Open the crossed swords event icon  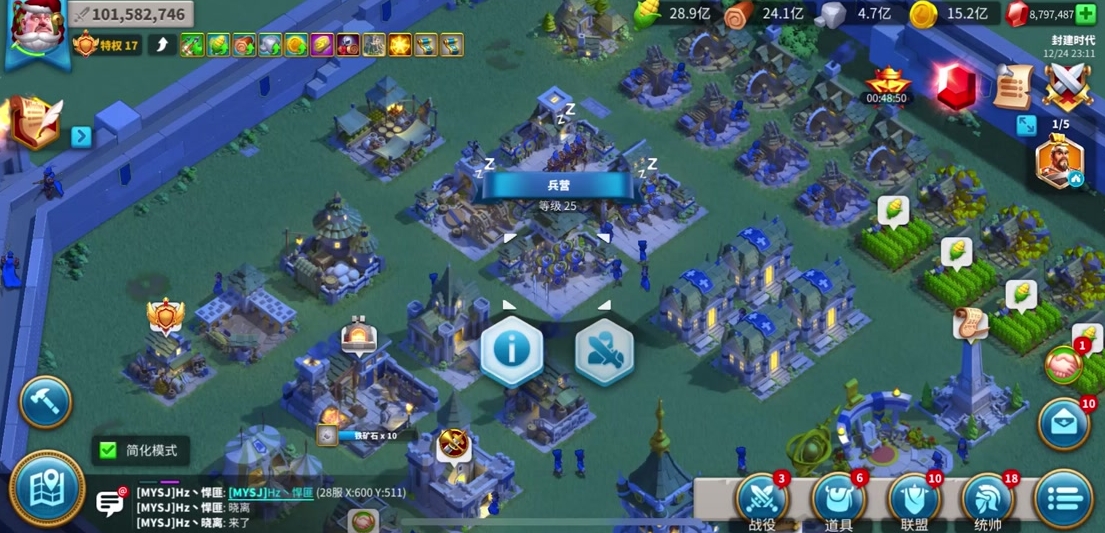1067,86
